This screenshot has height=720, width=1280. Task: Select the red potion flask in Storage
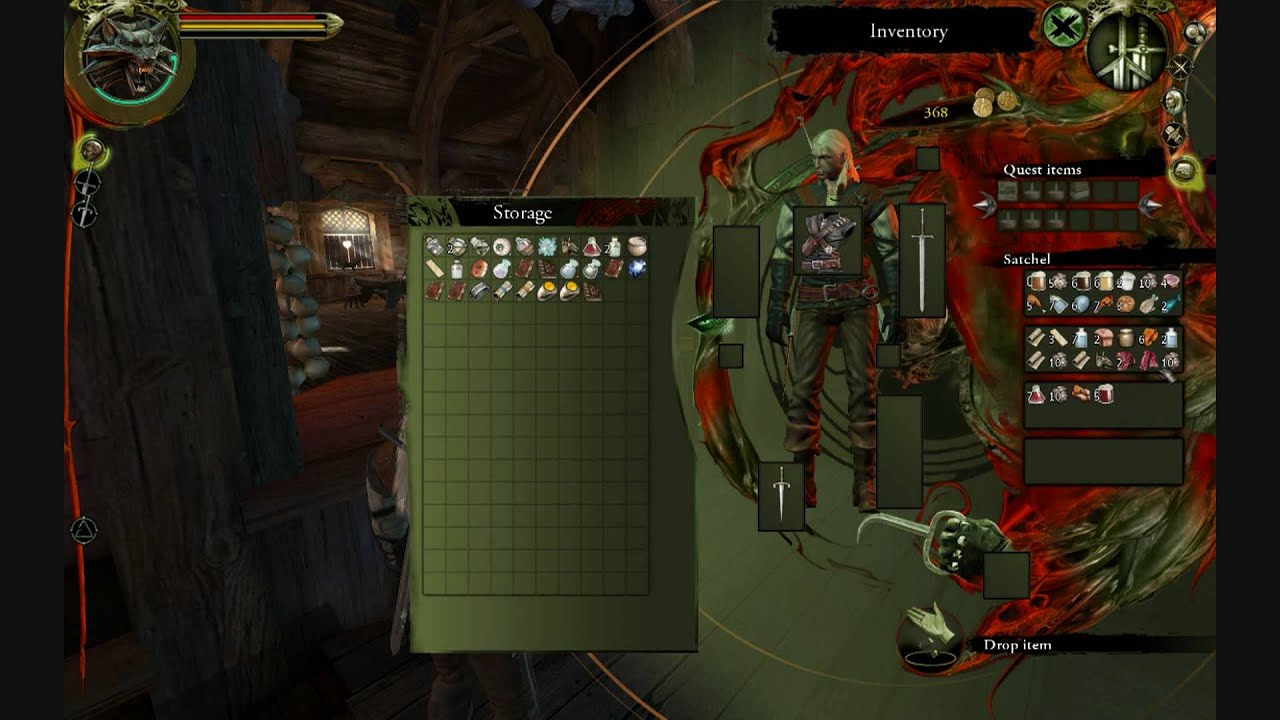(x=592, y=246)
